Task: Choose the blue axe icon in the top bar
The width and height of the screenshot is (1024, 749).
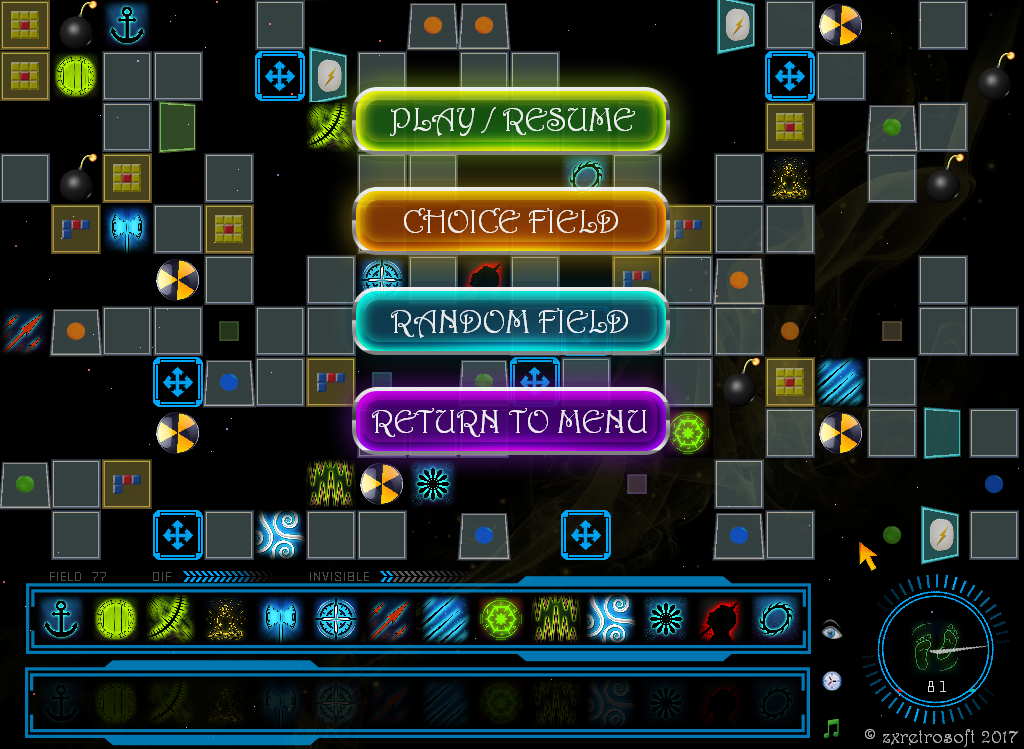Action: pos(278,619)
